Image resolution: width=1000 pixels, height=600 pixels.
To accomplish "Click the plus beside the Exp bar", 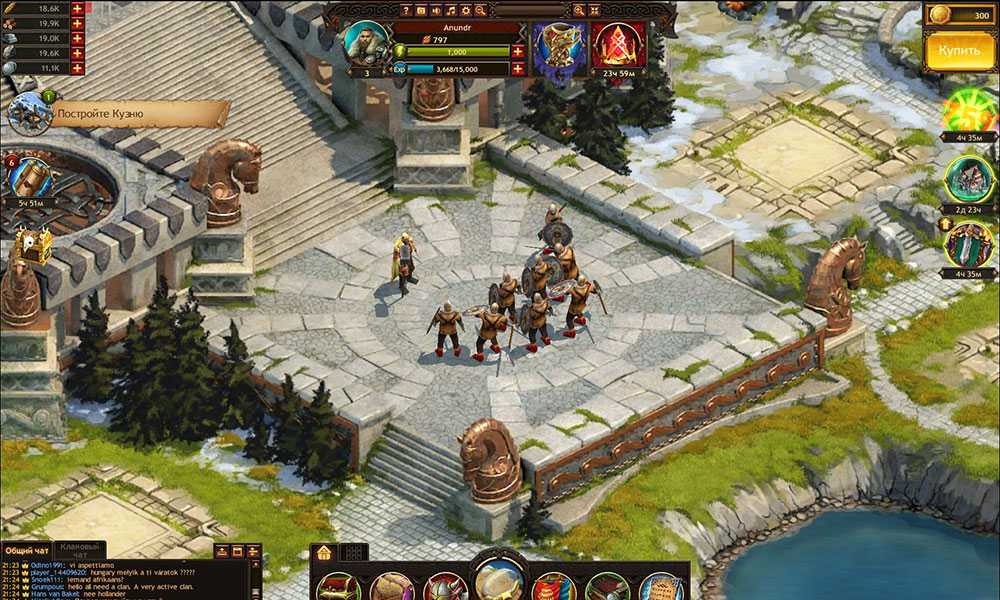I will (517, 69).
